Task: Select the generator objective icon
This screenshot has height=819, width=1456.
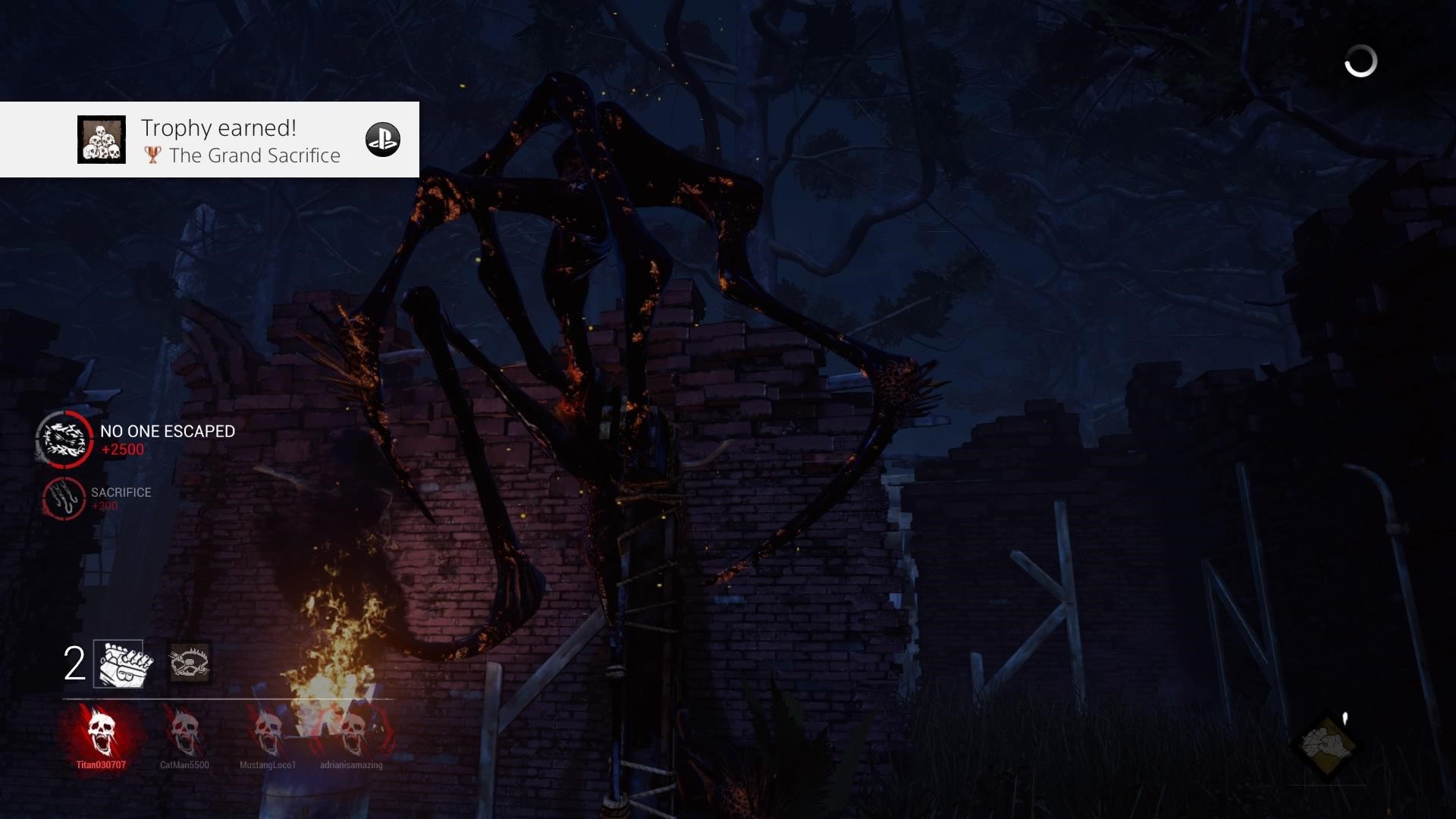Action: (122, 664)
